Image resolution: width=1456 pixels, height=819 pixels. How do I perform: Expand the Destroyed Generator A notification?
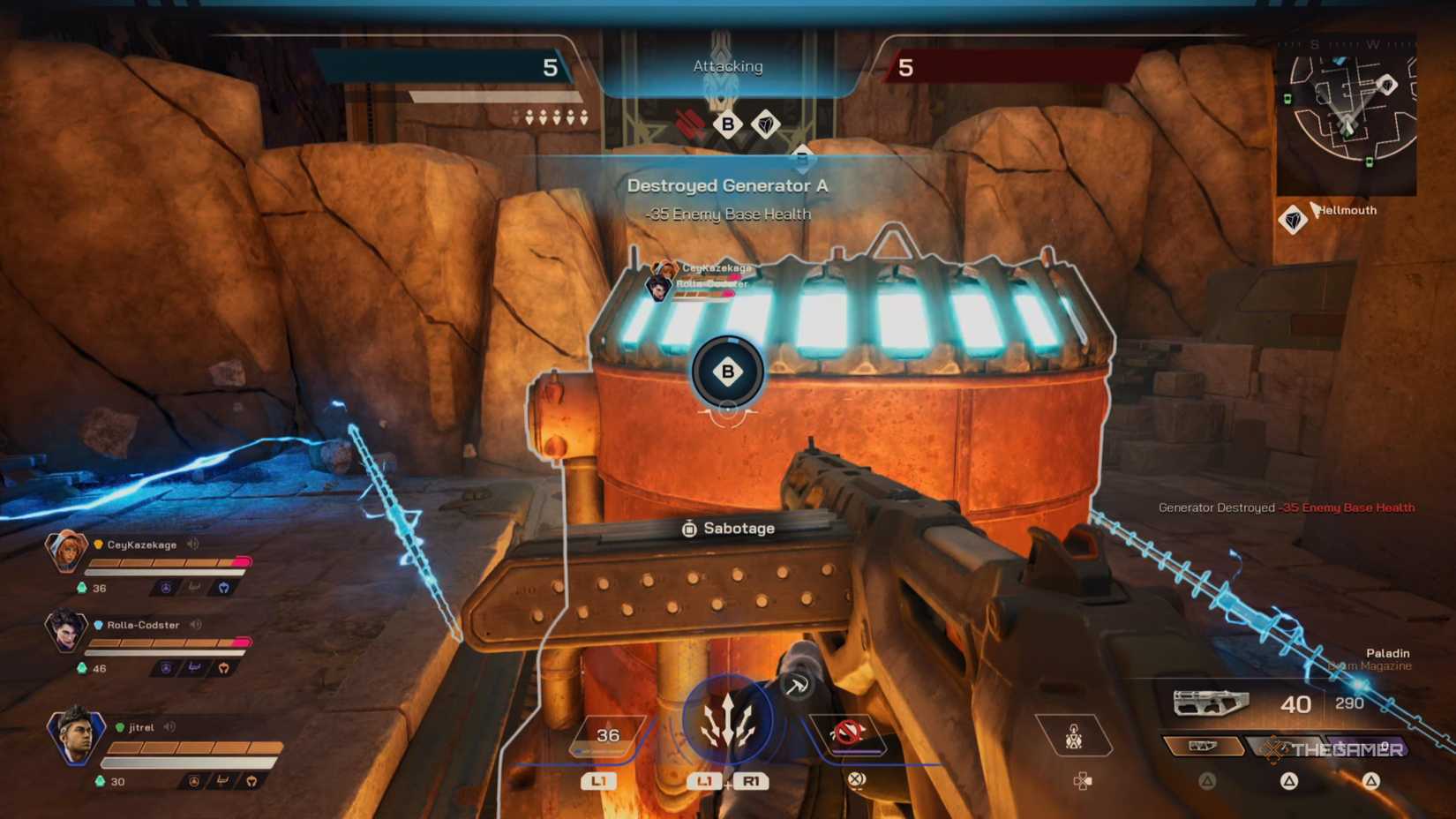point(727,185)
